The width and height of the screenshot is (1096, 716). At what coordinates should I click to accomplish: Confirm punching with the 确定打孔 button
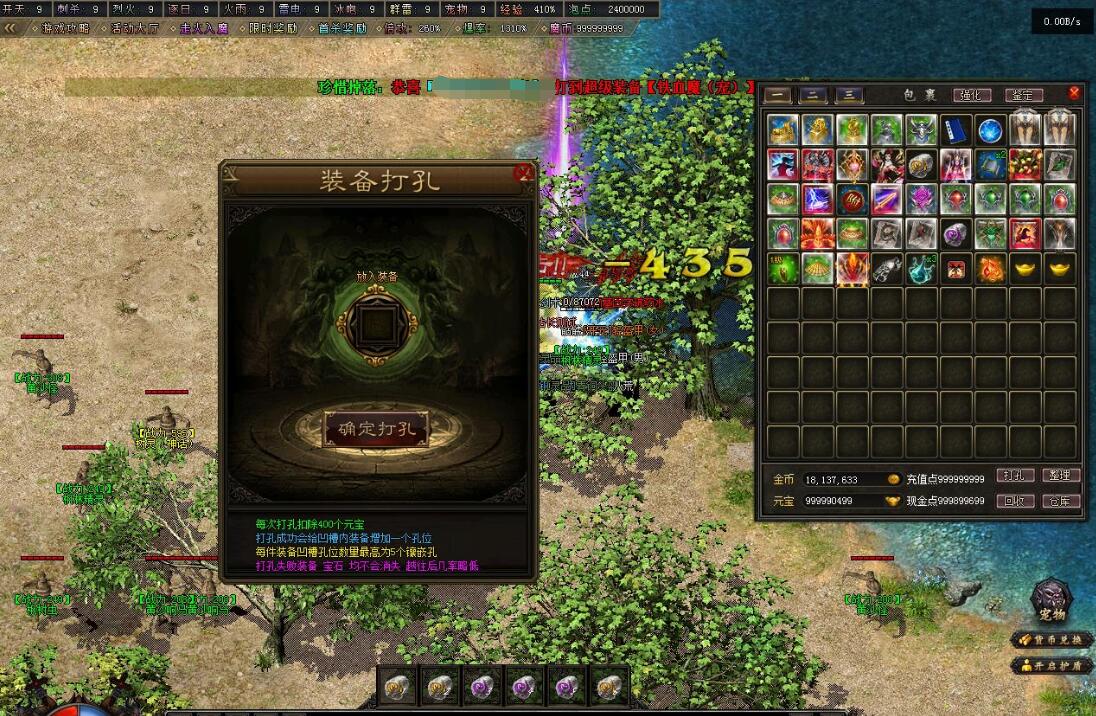click(377, 430)
